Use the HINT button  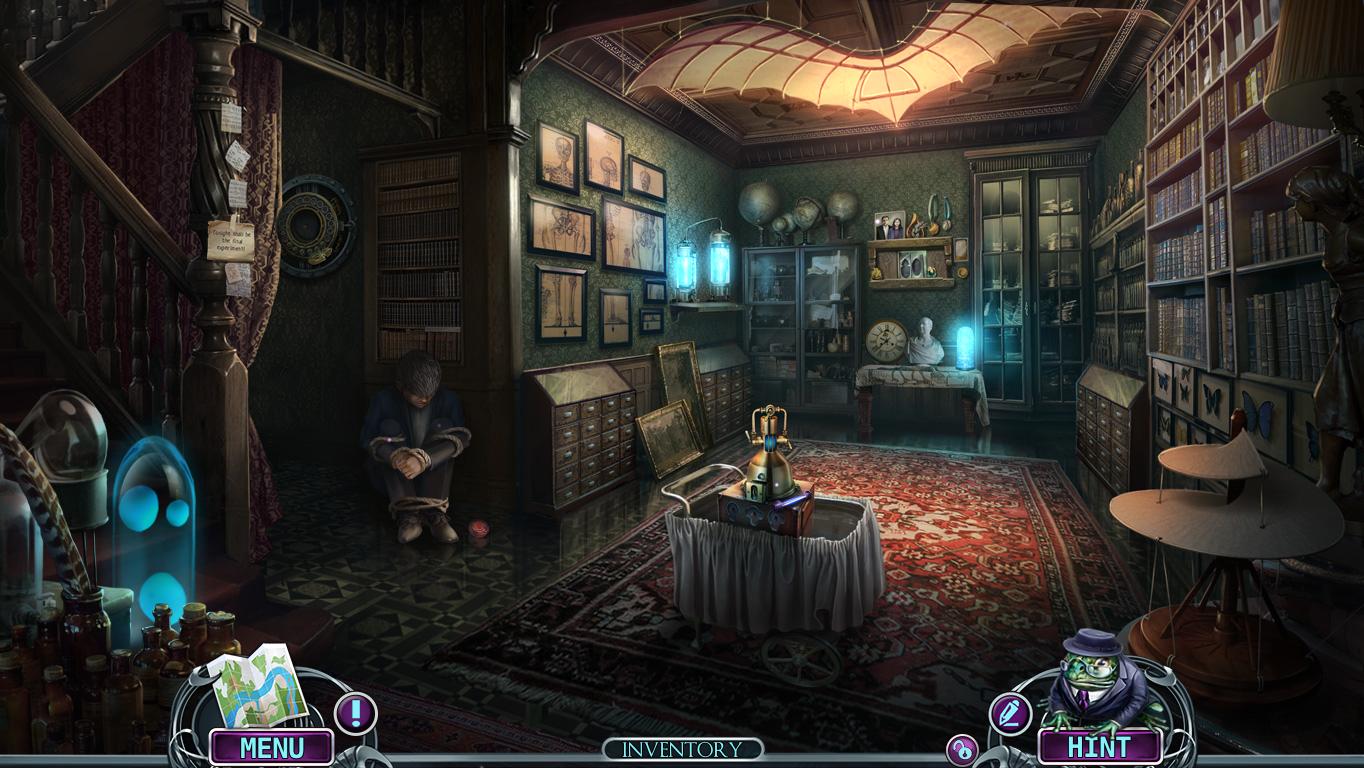pos(1099,747)
